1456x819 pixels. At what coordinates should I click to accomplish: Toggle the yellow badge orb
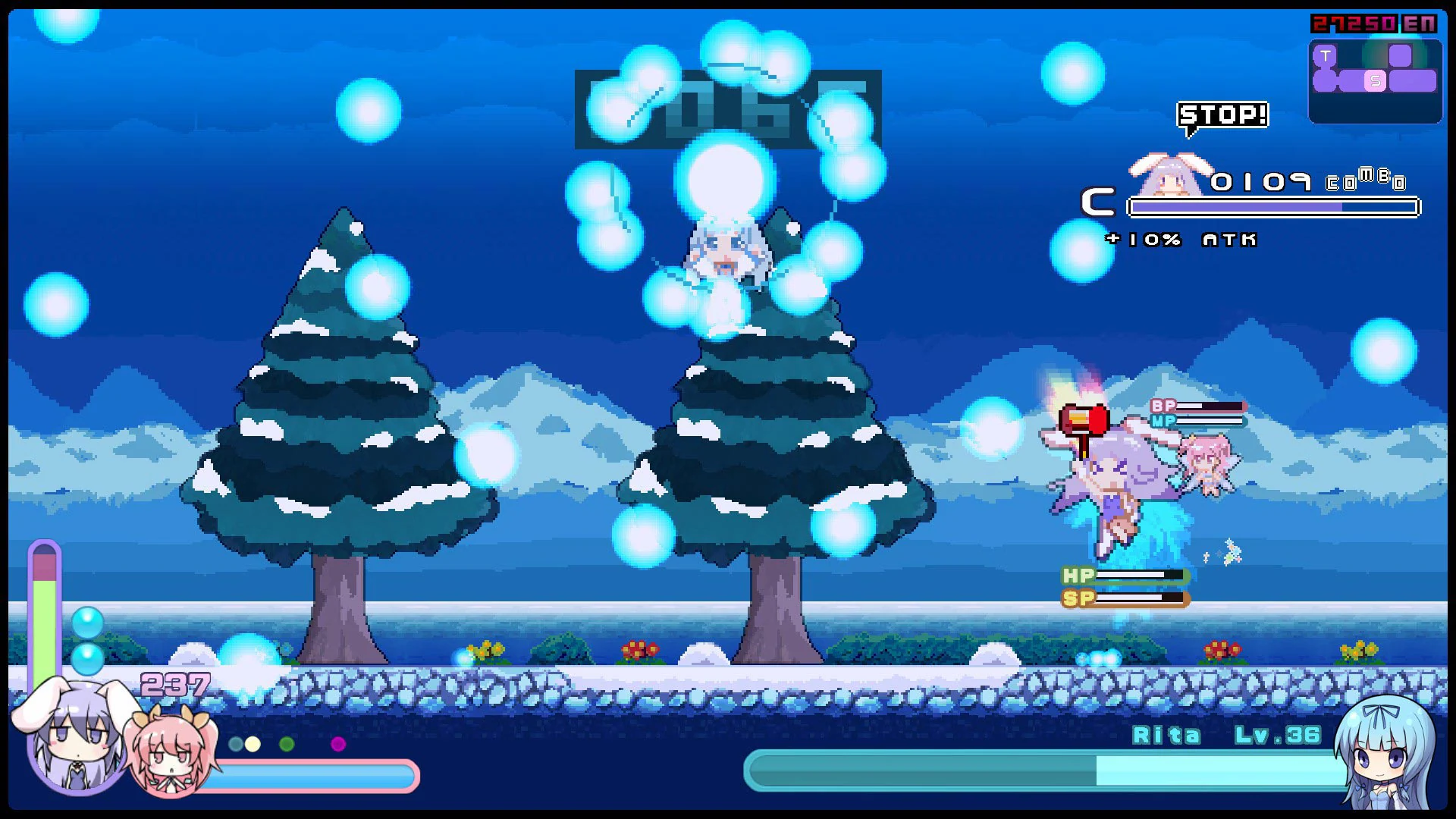[x=253, y=745]
